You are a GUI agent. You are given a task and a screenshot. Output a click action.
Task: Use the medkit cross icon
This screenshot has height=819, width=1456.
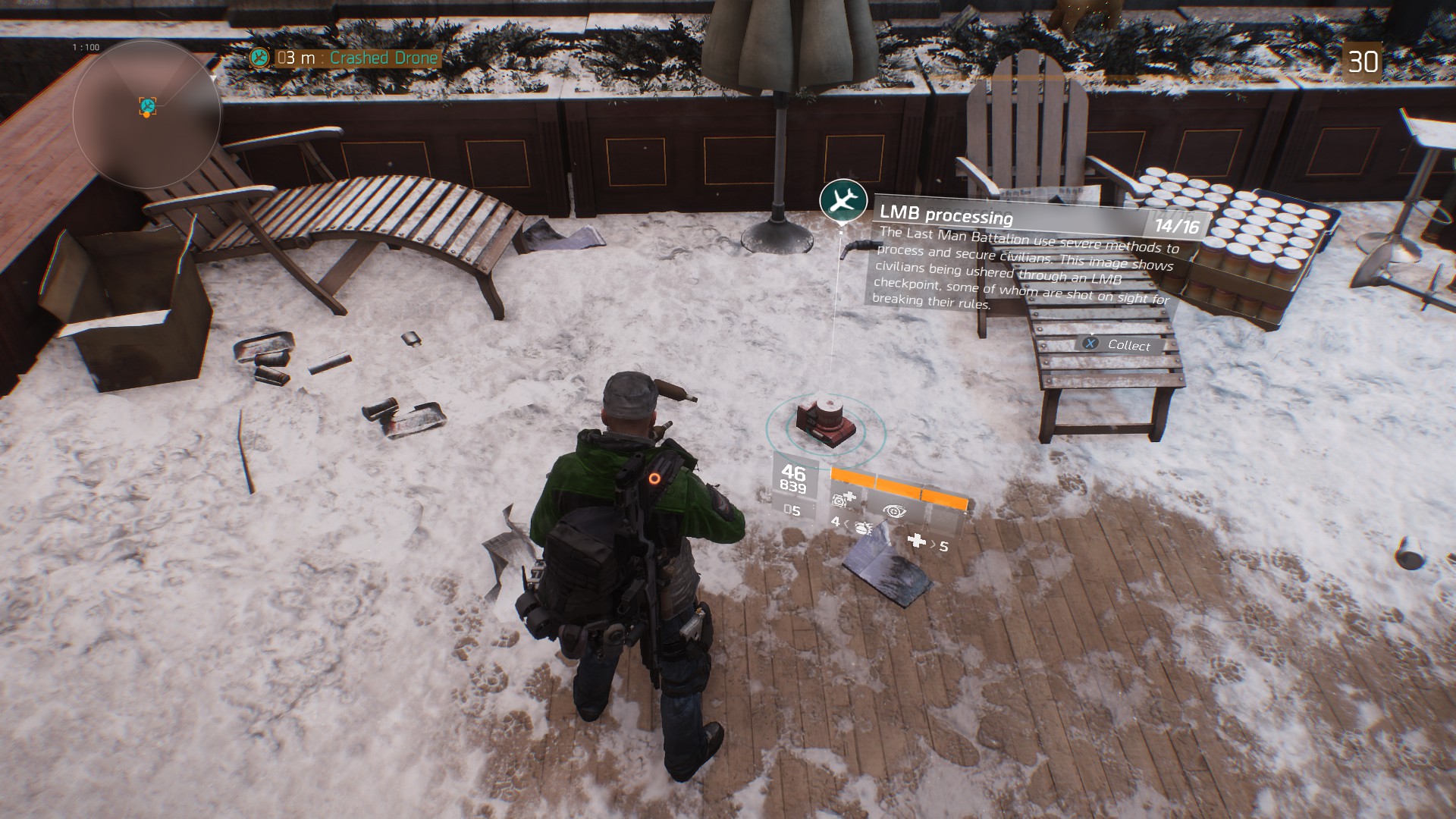point(917,541)
